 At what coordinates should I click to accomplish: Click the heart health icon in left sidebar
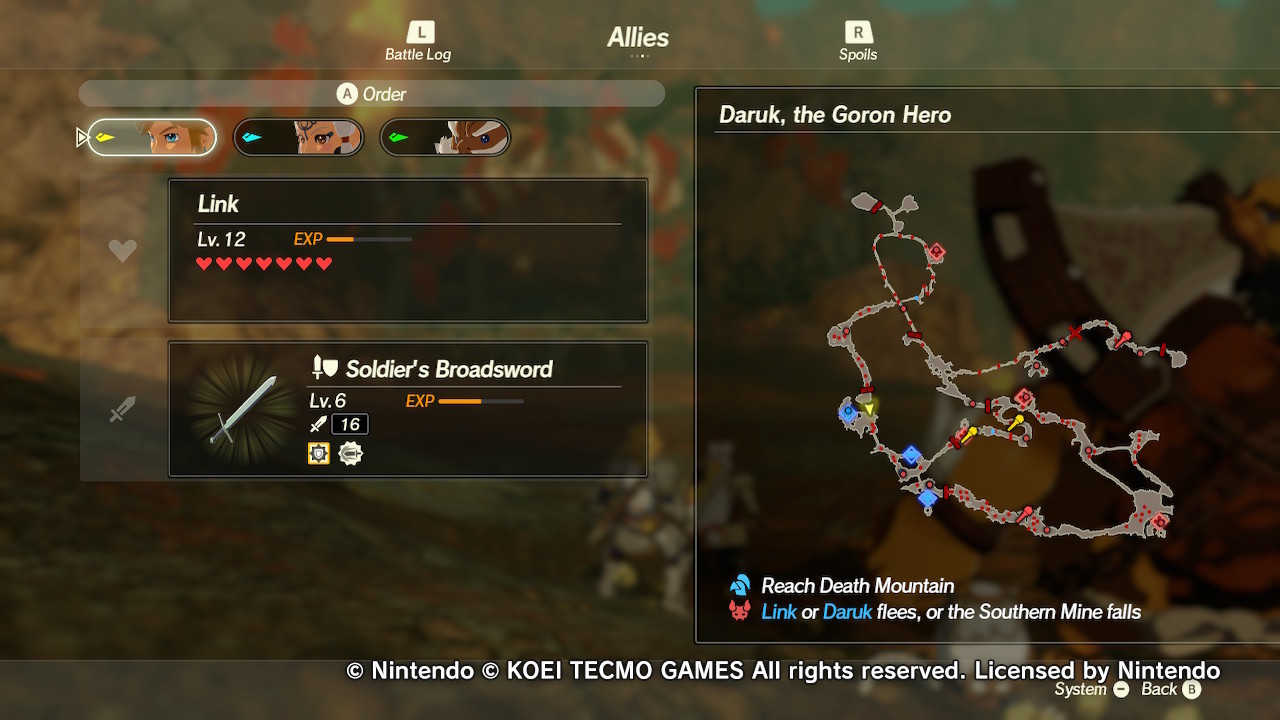coord(122,249)
